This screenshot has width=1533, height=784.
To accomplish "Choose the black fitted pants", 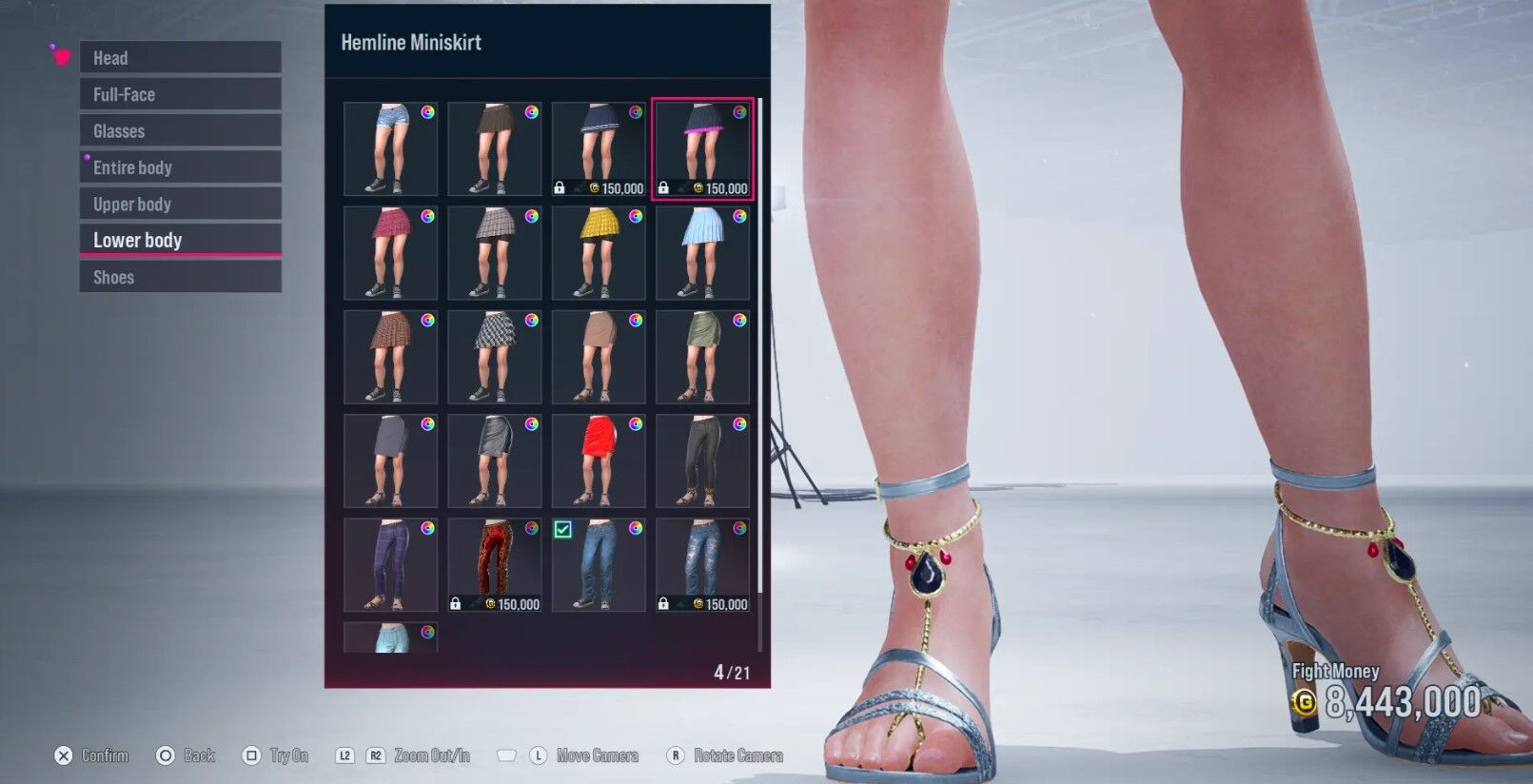I will [x=702, y=461].
